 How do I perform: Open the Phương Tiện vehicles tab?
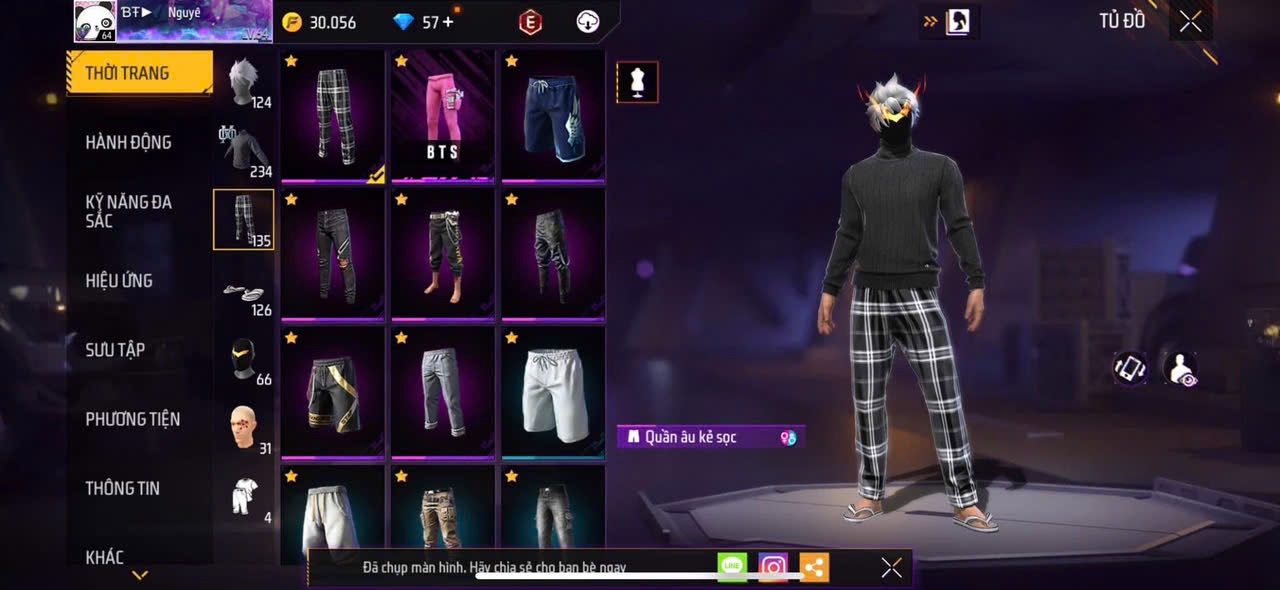click(x=132, y=419)
